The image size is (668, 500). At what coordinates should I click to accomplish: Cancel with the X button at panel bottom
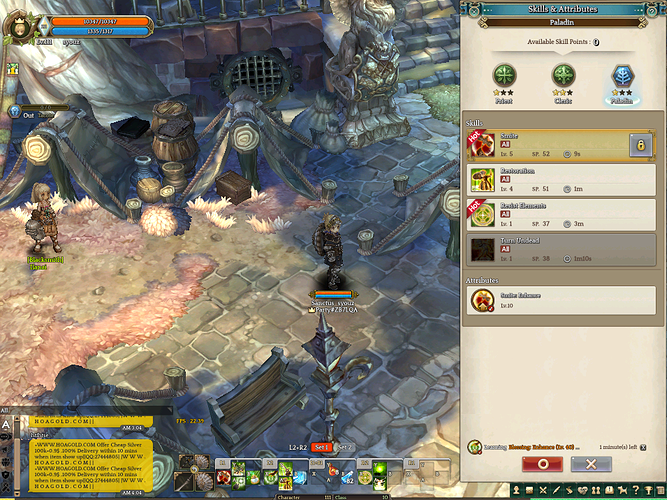coord(591,464)
